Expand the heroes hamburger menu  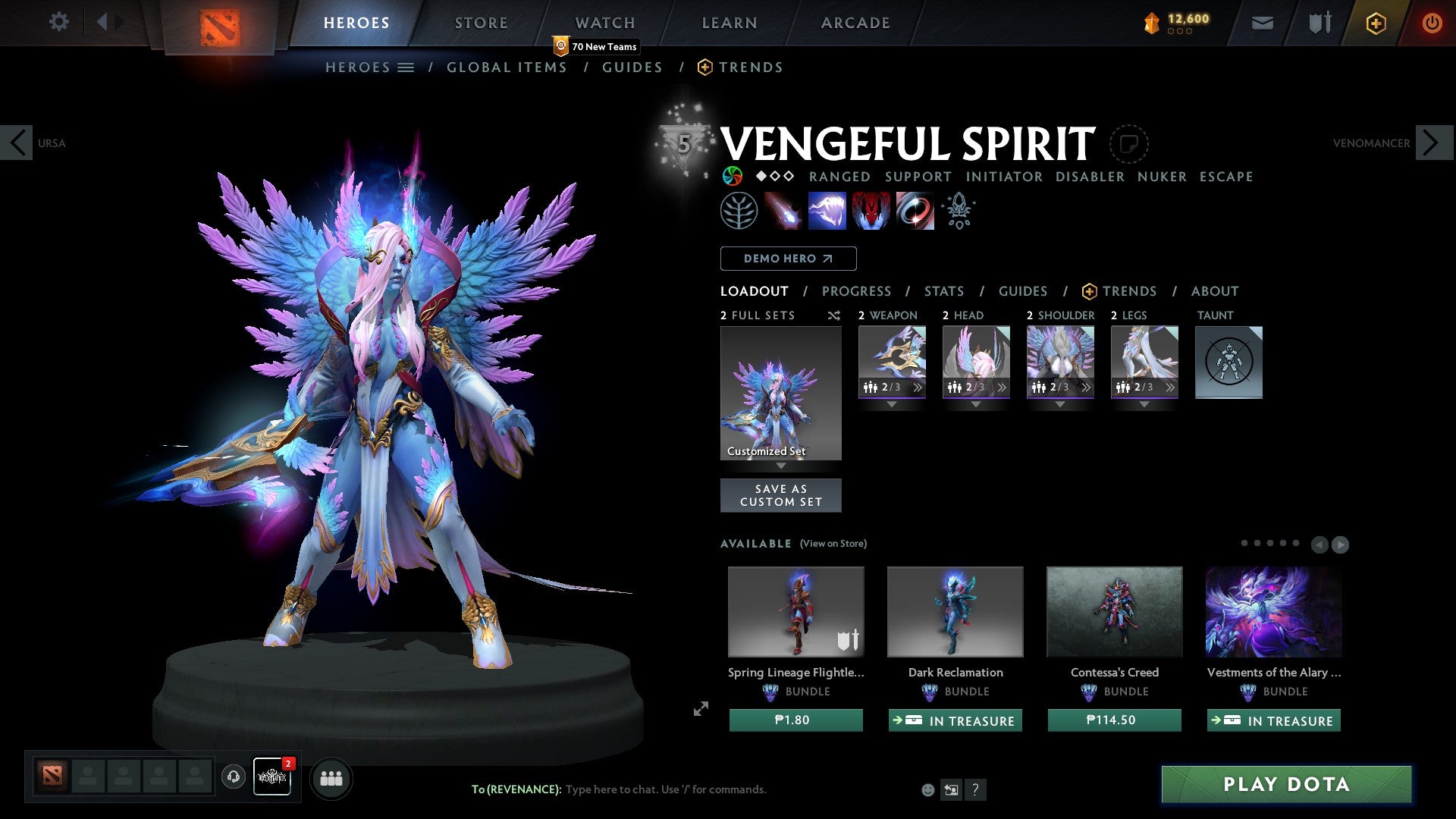coord(405,67)
